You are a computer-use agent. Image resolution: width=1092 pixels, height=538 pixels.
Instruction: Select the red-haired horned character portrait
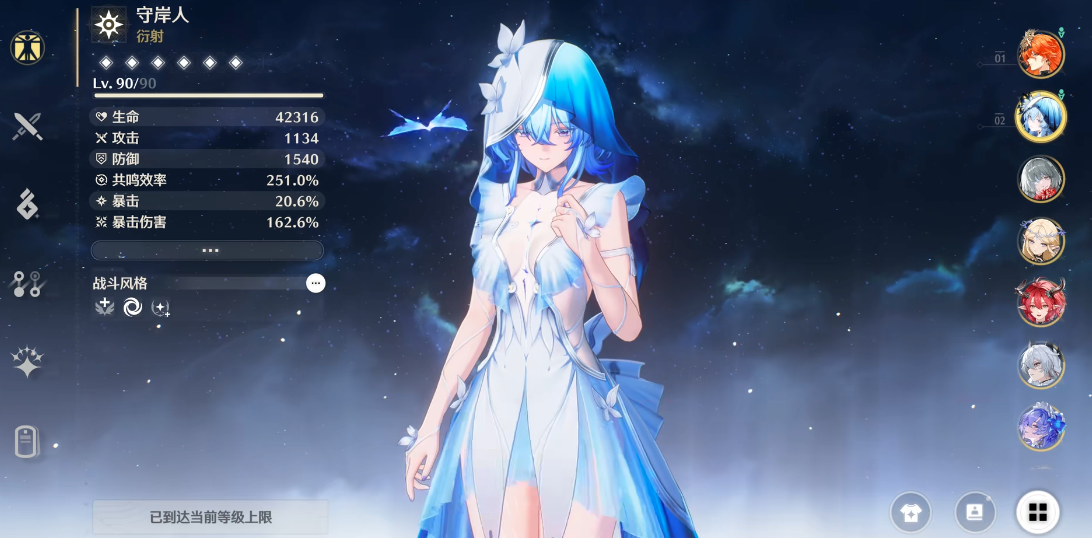click(1040, 303)
